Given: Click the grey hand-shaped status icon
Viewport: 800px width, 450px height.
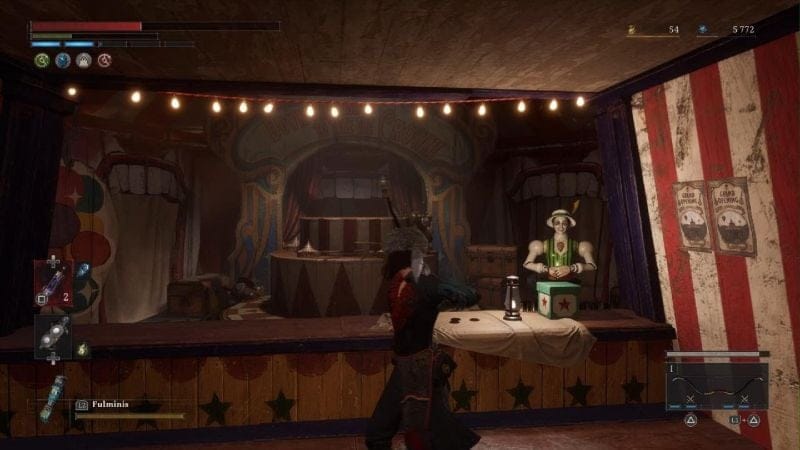Looking at the screenshot, I should (84, 60).
